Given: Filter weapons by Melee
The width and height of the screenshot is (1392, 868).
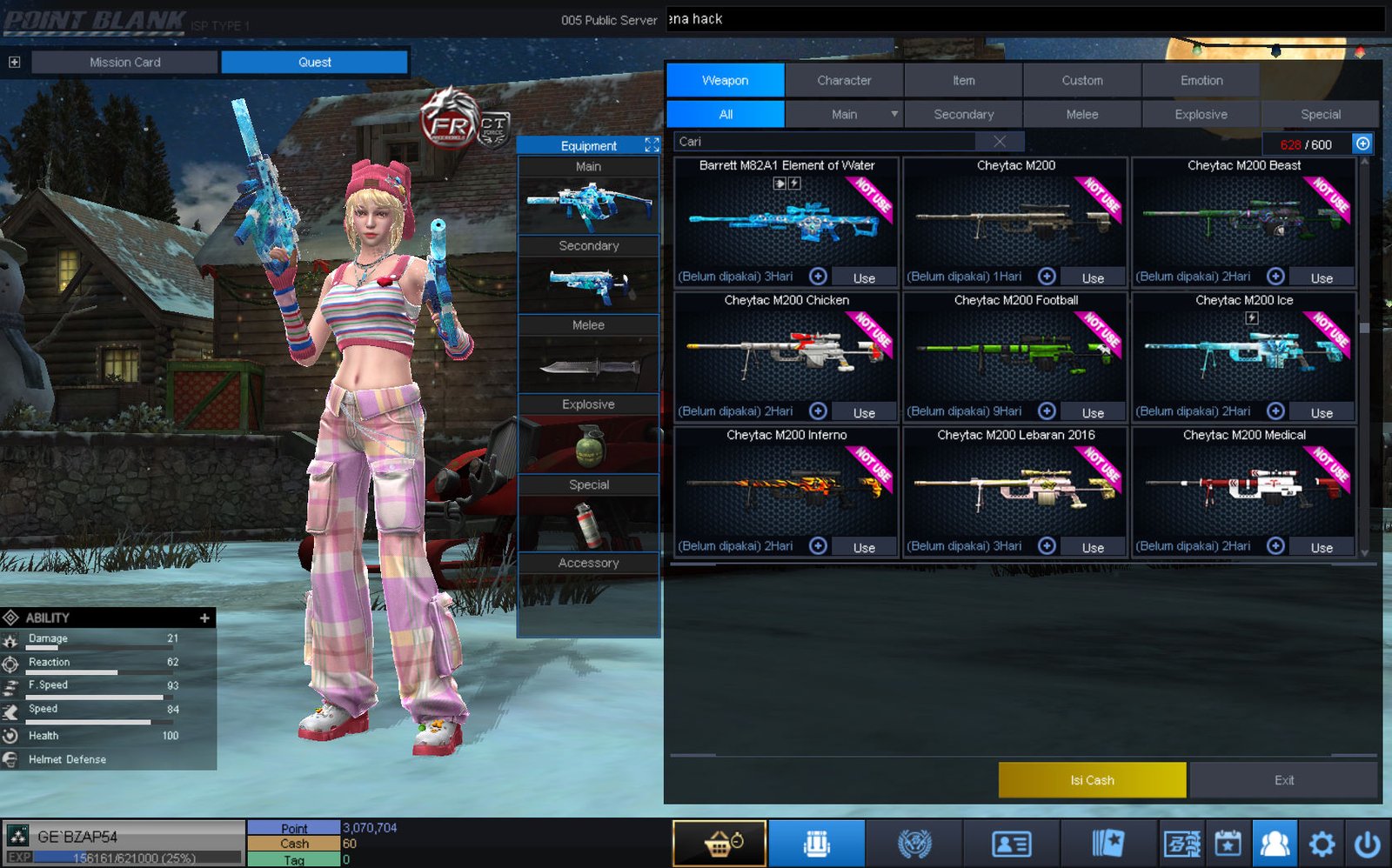Looking at the screenshot, I should coord(1081,114).
